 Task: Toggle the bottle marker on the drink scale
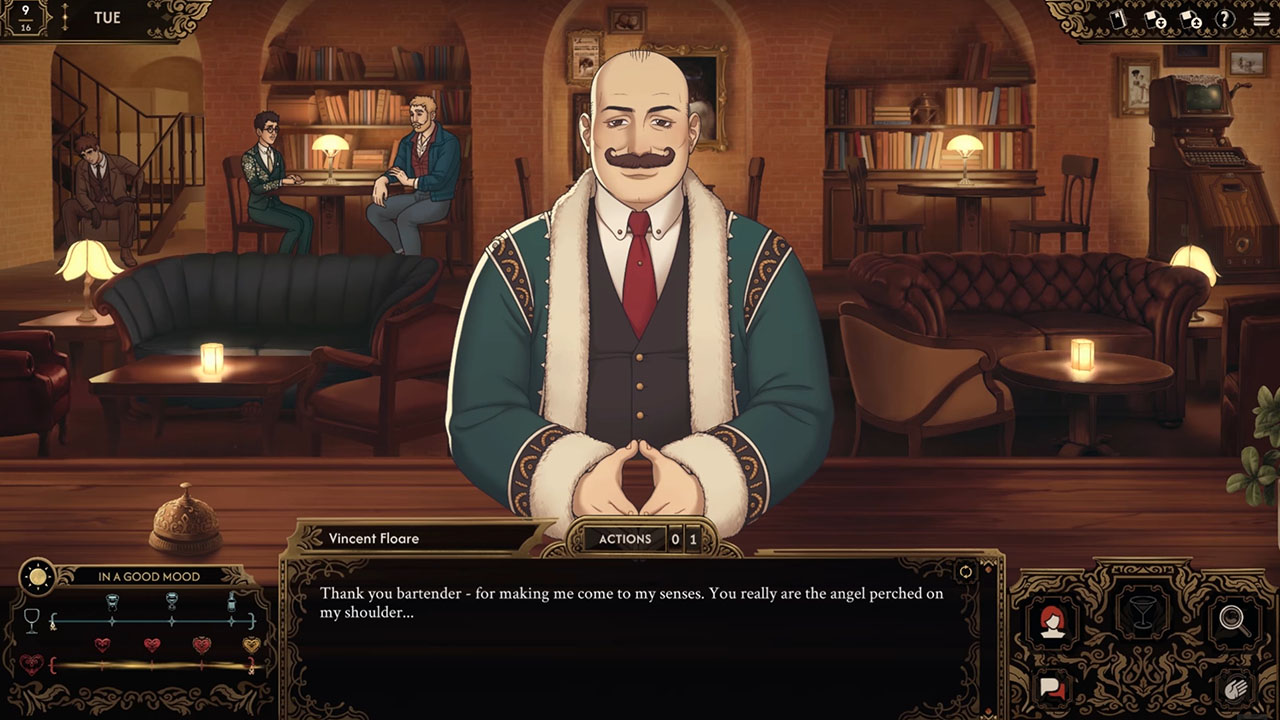[231, 603]
